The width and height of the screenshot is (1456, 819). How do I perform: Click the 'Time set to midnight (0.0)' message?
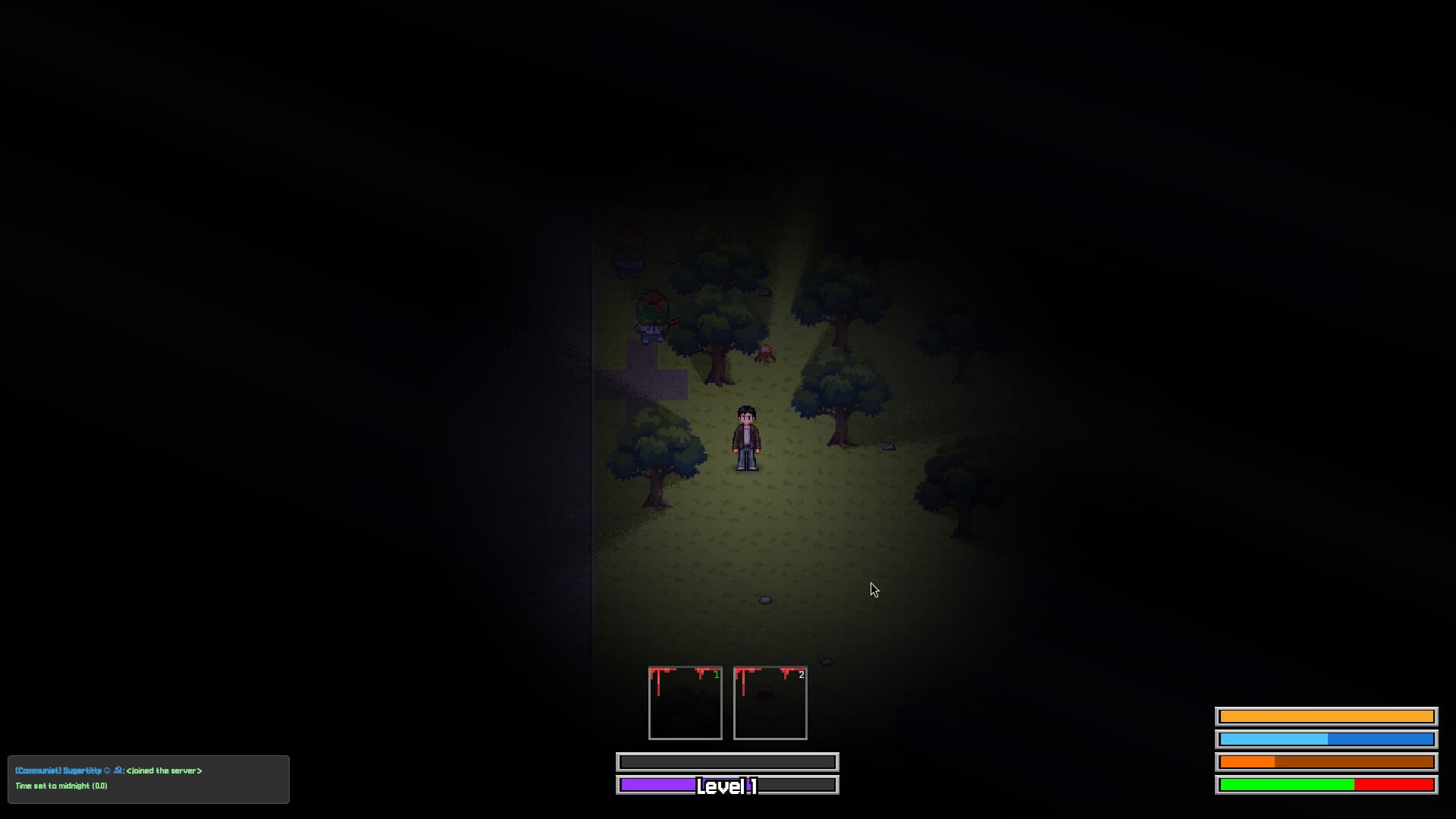[62, 786]
